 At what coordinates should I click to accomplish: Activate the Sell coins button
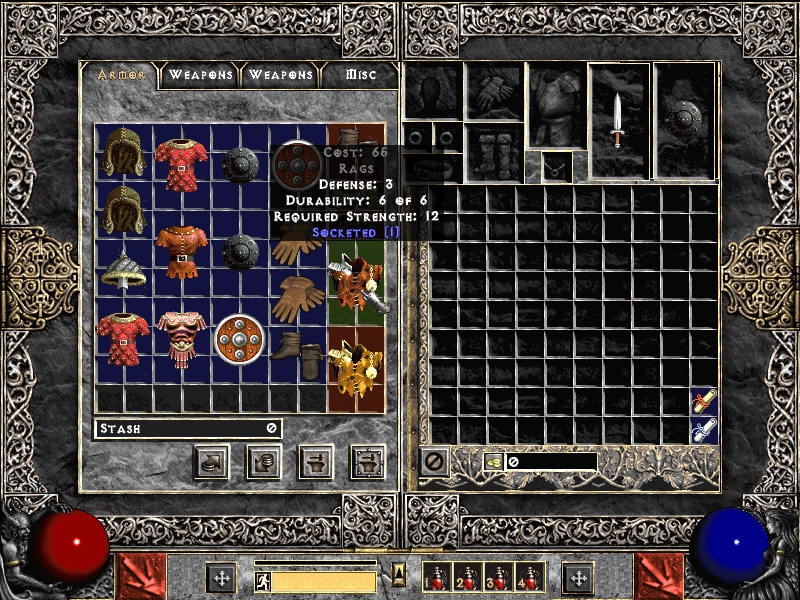(263, 462)
